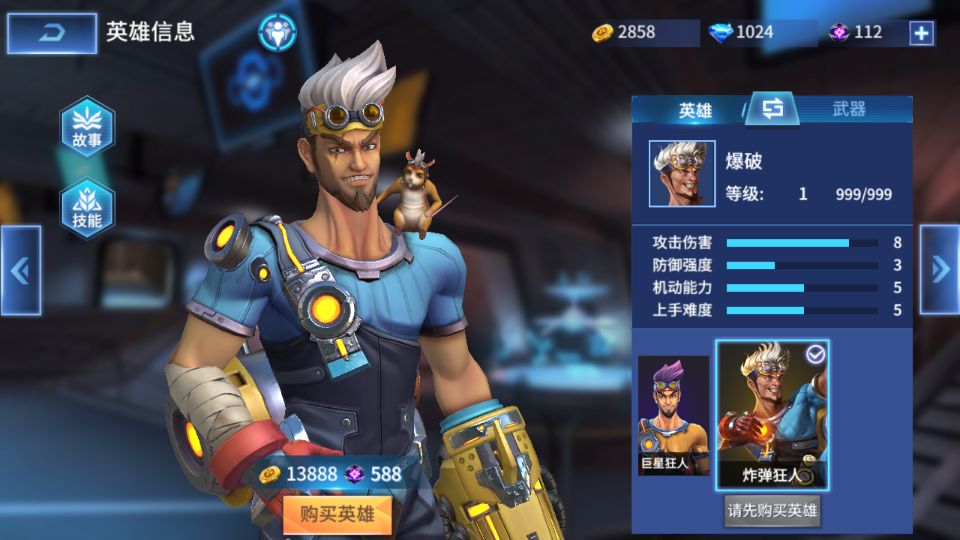The height and width of the screenshot is (540, 960).
Task: Click the swap arrows icon between tabs
Action: click(x=772, y=109)
